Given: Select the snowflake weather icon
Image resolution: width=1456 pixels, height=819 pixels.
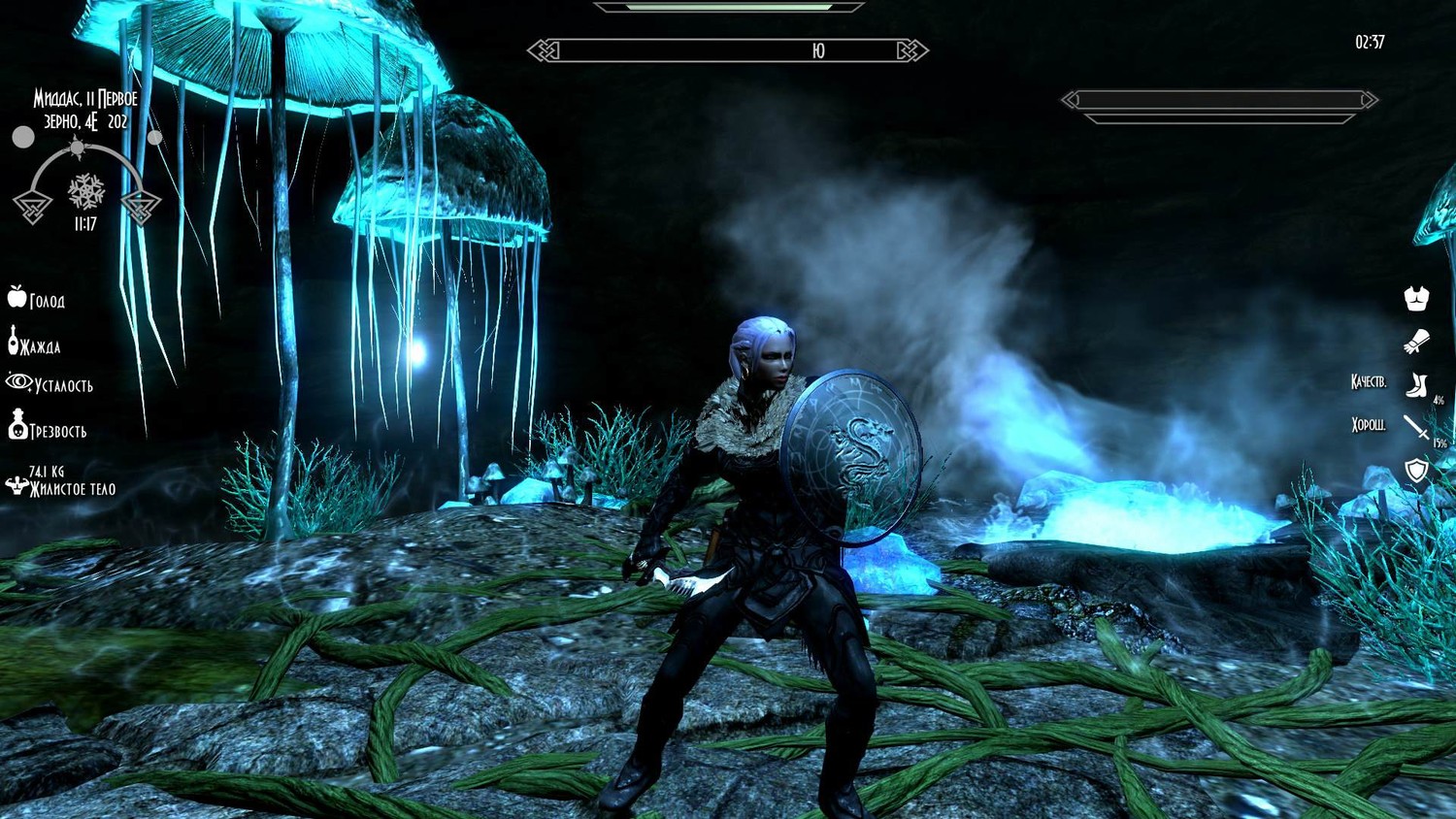Looking at the screenshot, I should point(86,191).
